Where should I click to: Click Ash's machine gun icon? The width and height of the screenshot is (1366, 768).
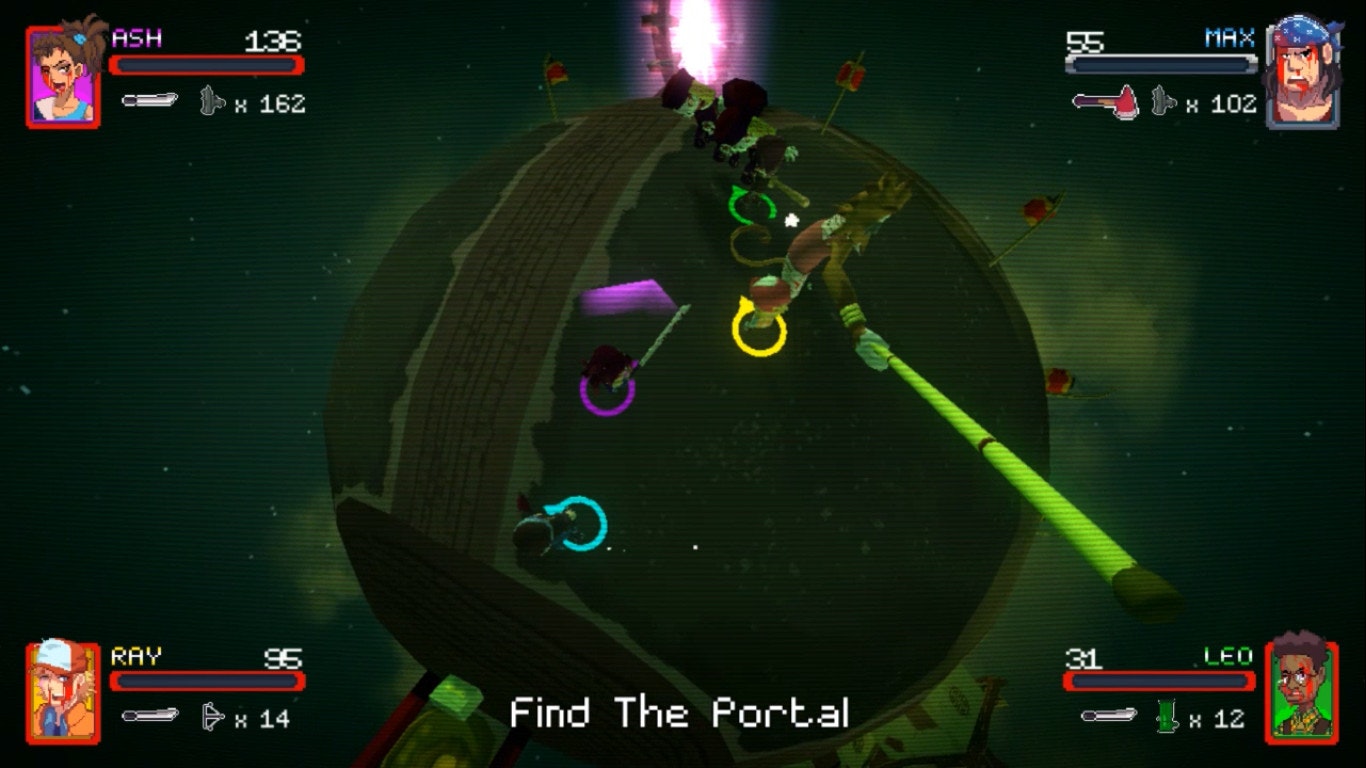click(211, 101)
